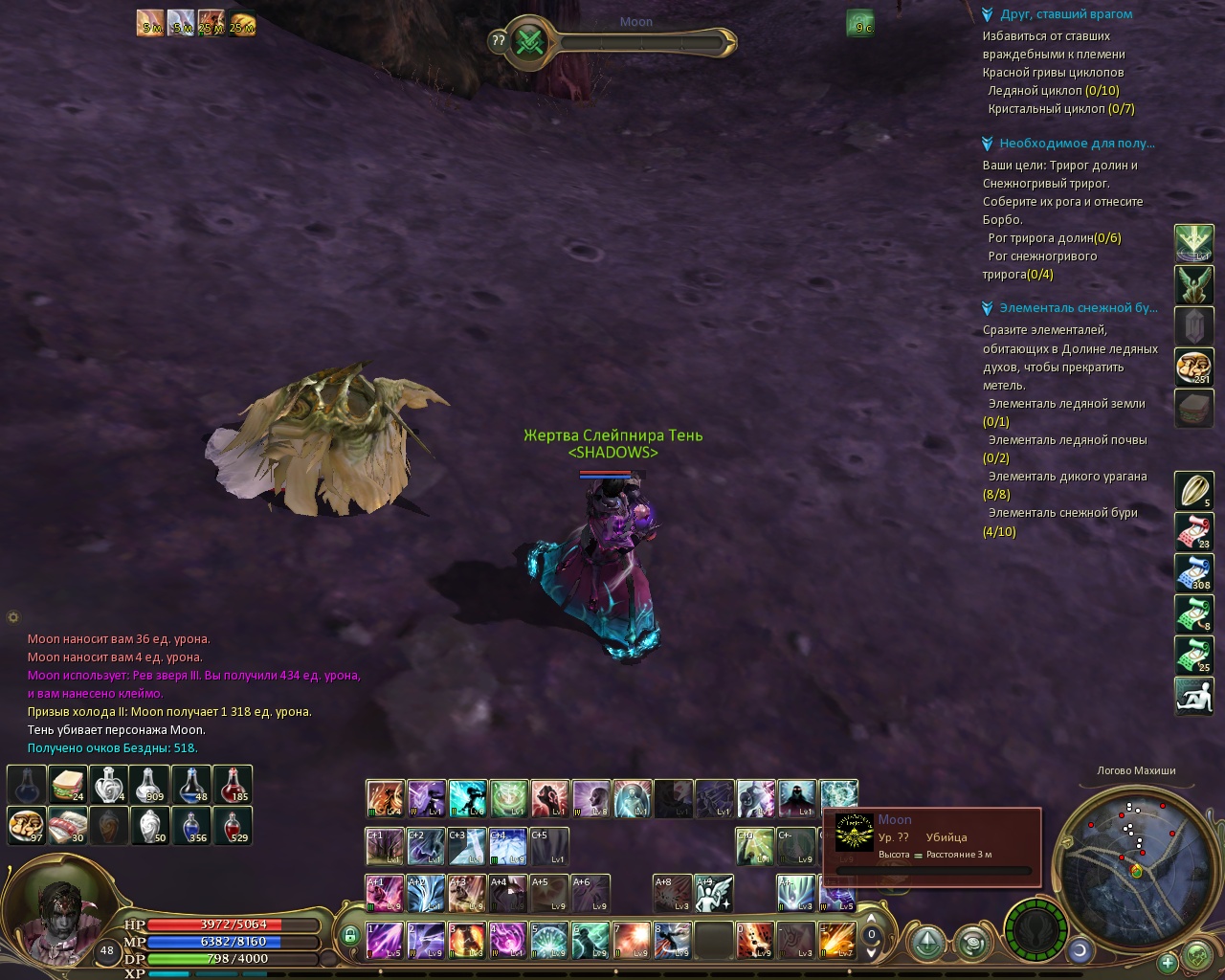
Task: Use the blue mana potion with 356 count
Action: (191, 826)
